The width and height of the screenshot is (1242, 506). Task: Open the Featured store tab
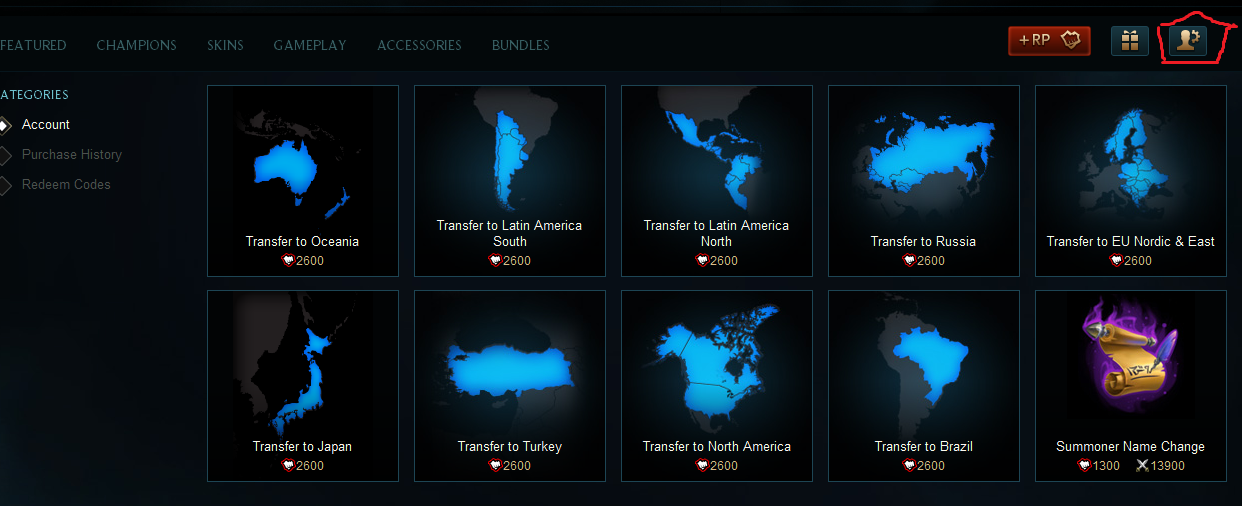coord(33,45)
